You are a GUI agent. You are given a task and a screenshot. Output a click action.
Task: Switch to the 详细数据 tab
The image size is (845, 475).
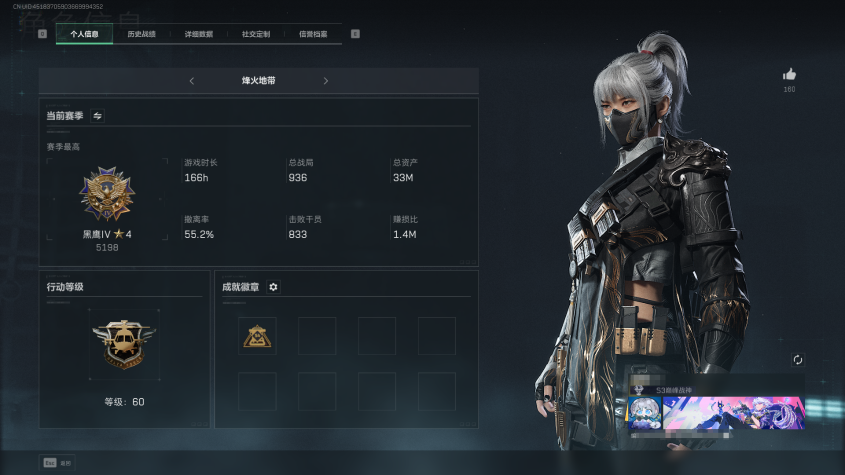point(198,34)
